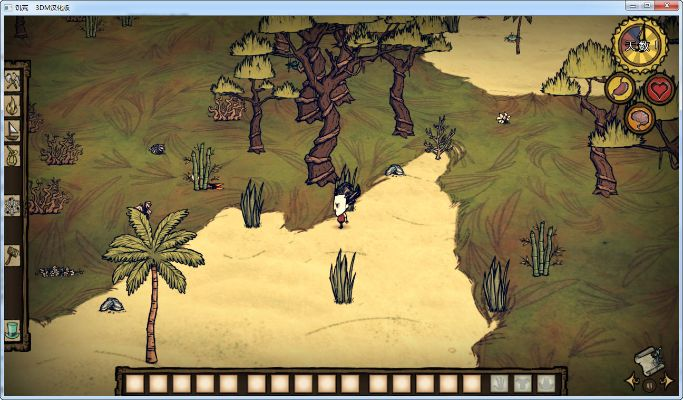The width and height of the screenshot is (683, 400).
Task: Select the body armor equipment slot
Action: tap(522, 383)
